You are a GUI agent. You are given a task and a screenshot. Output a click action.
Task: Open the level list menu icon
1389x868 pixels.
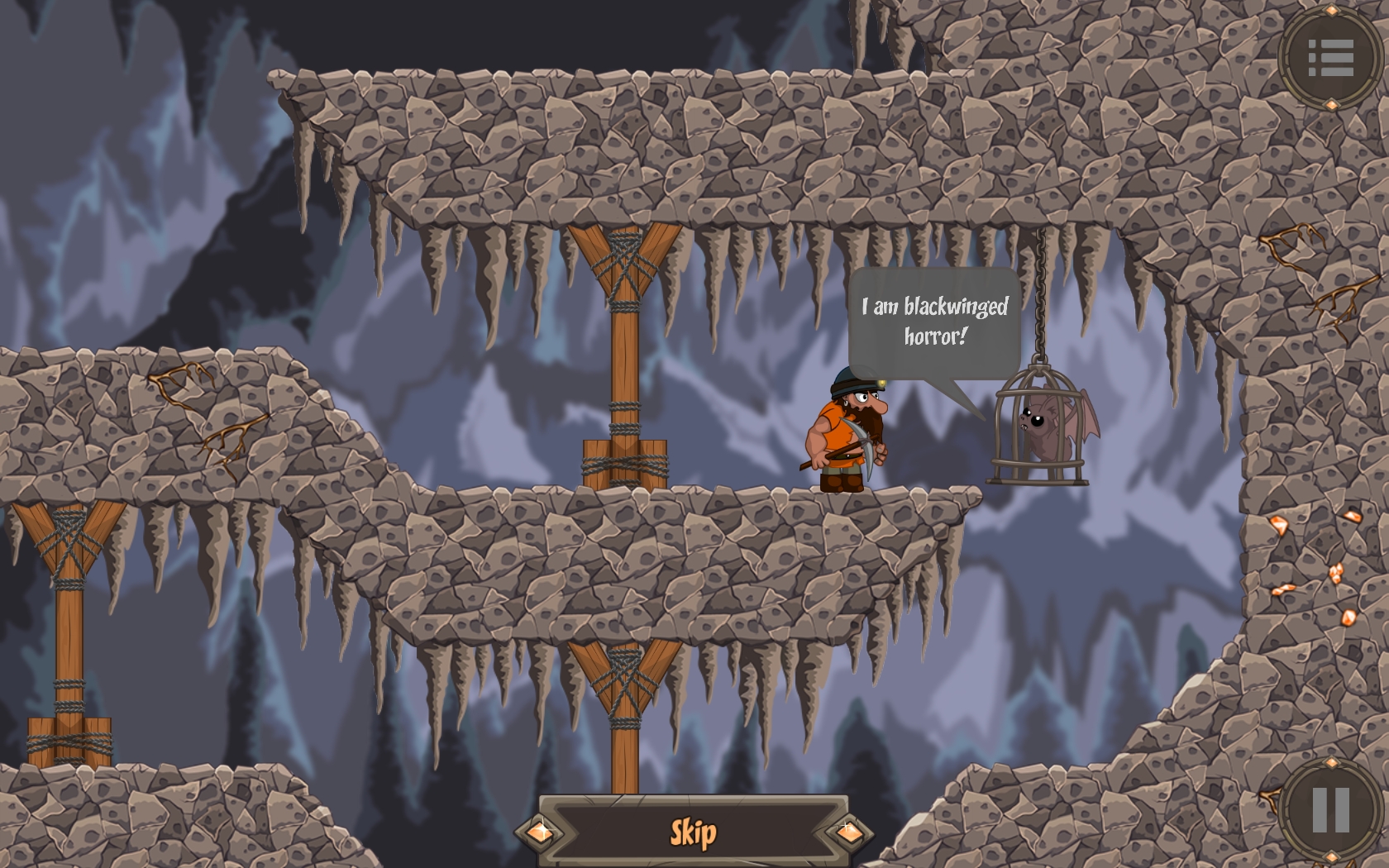[1329, 57]
